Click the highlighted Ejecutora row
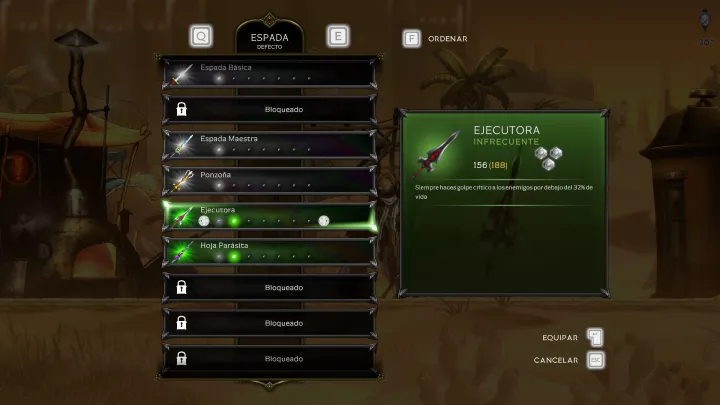The image size is (720, 405). coord(269,216)
